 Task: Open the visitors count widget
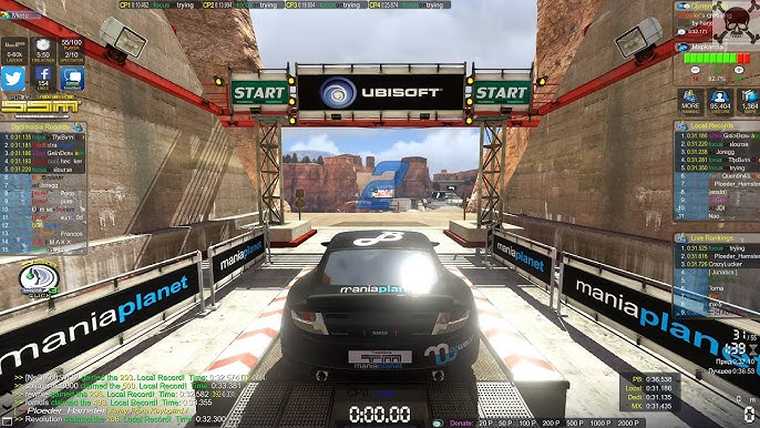(719, 101)
